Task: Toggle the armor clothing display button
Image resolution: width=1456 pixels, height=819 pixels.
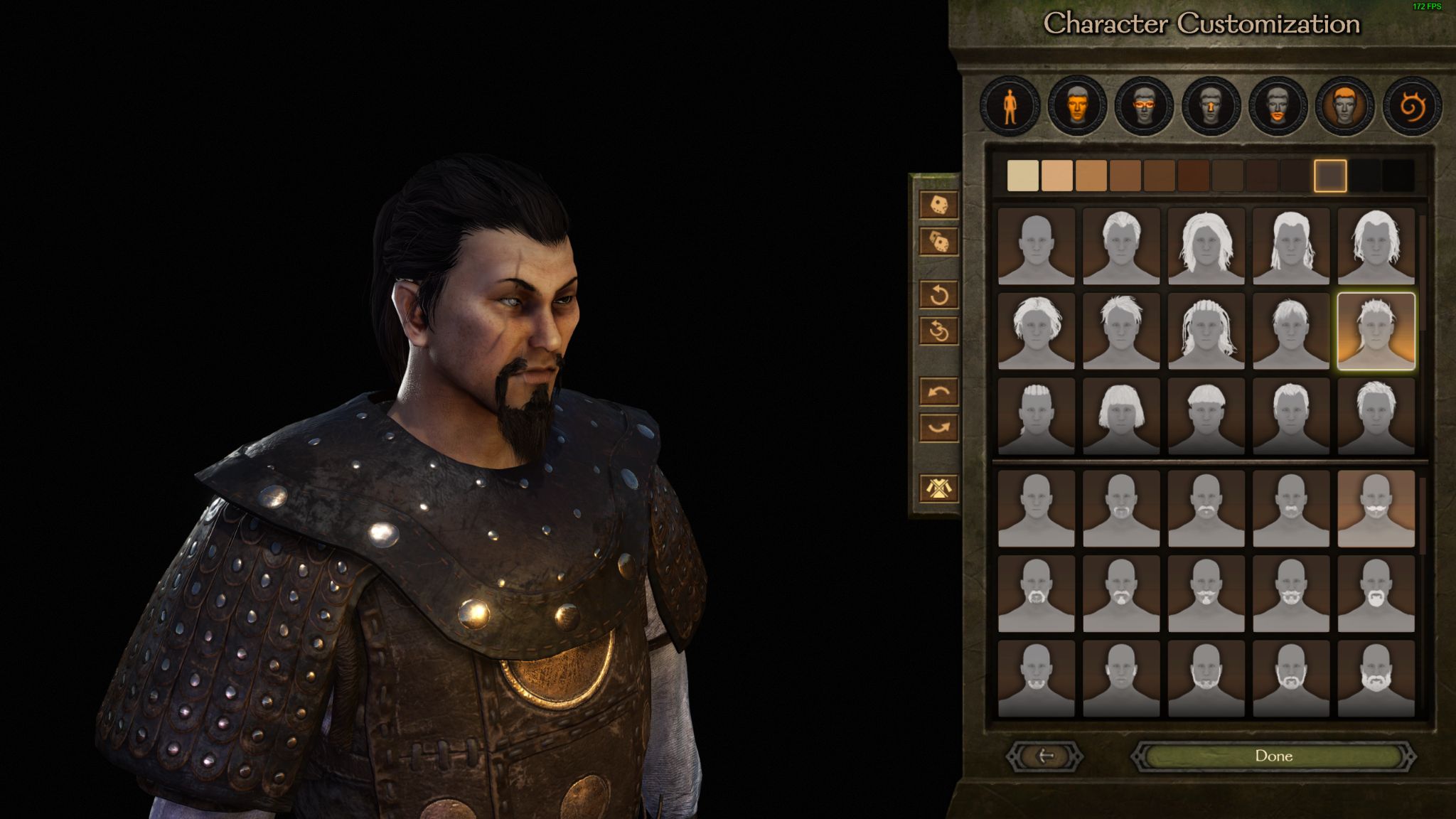Action: [x=938, y=488]
